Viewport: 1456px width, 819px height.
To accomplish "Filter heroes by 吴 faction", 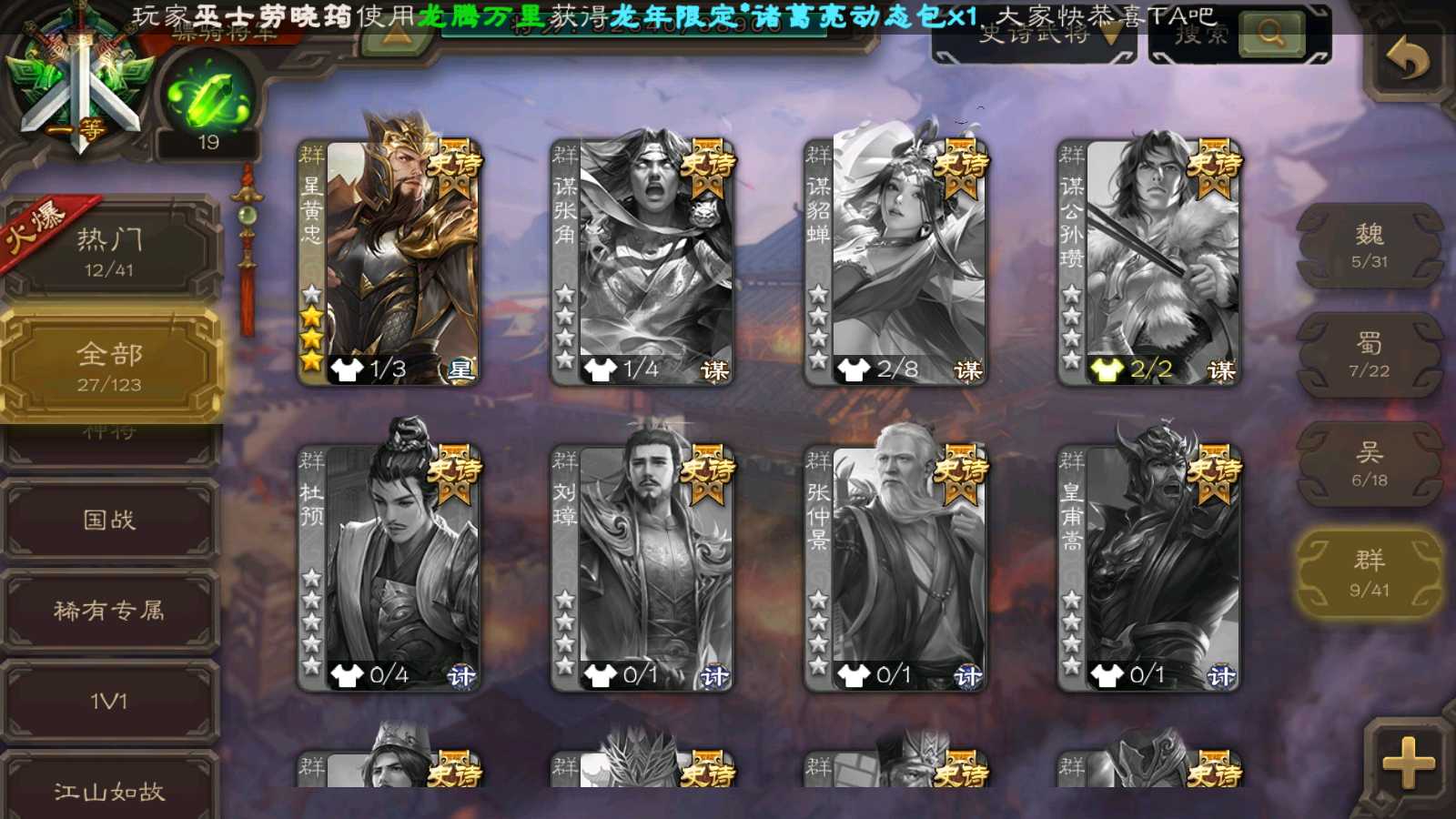I will (1370, 464).
